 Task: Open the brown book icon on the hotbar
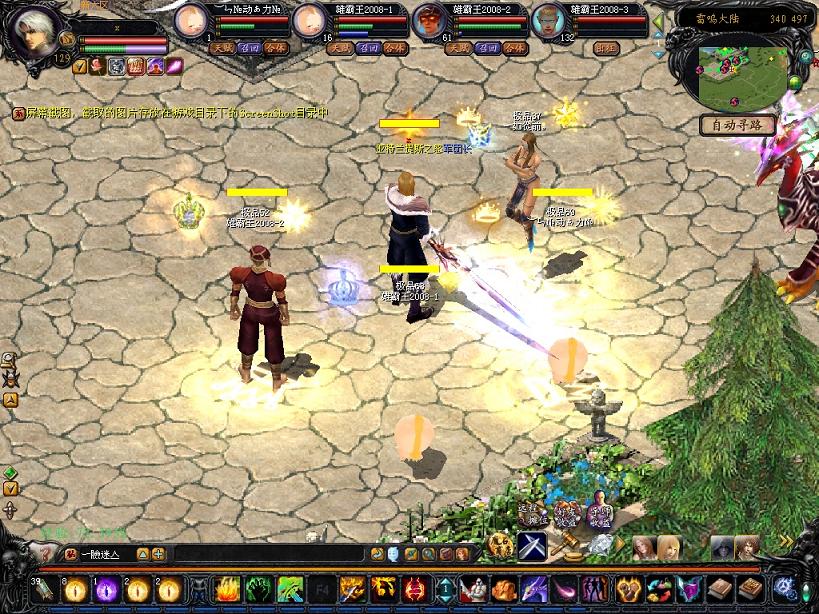coord(719,589)
